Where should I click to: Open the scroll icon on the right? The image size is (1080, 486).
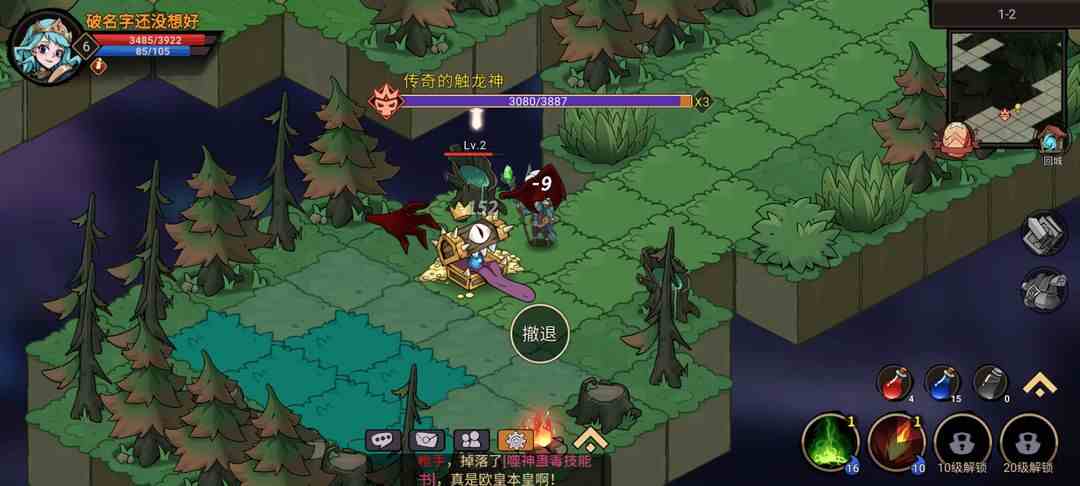point(1043,233)
